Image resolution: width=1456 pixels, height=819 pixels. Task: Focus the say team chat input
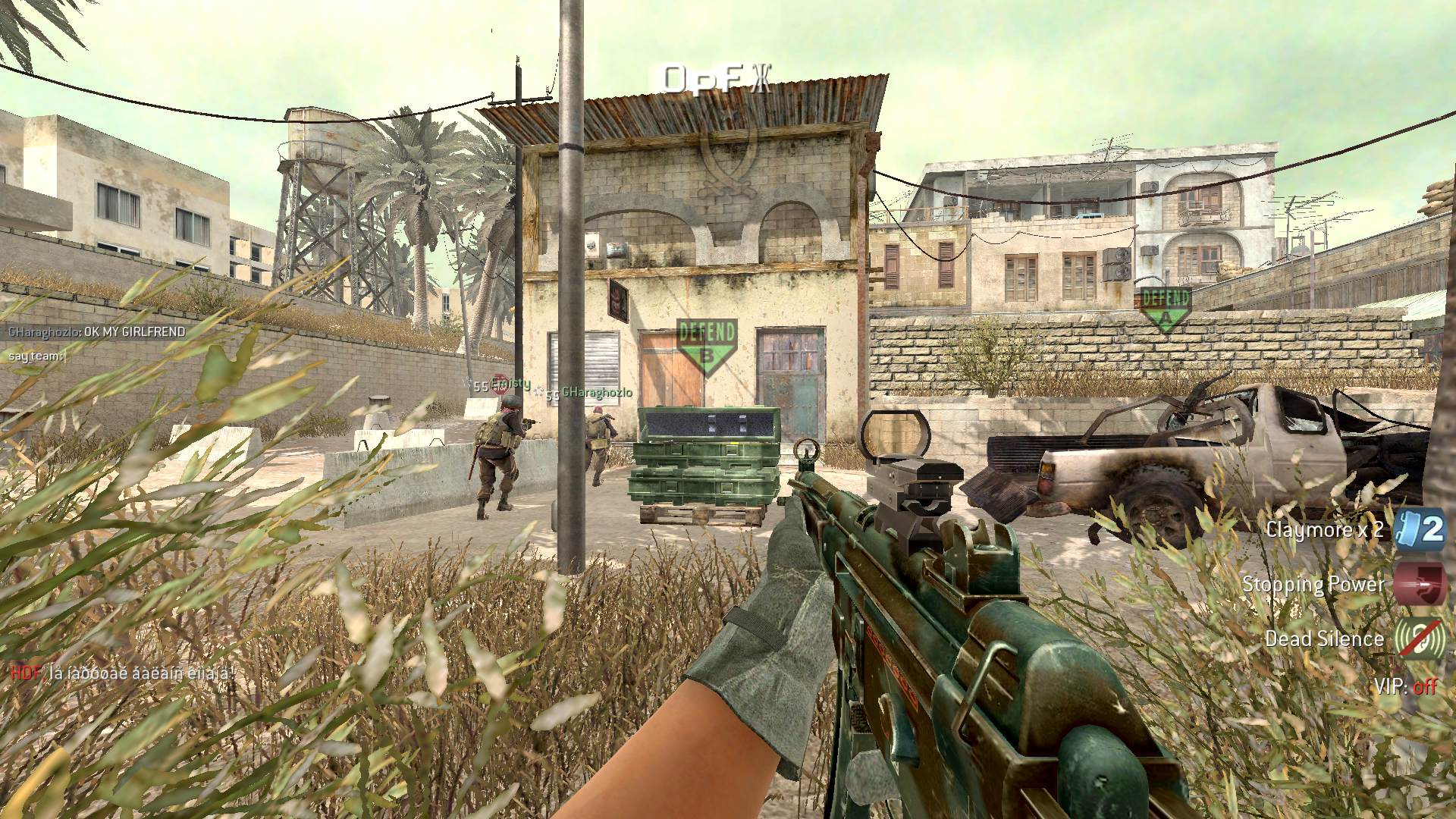38,356
